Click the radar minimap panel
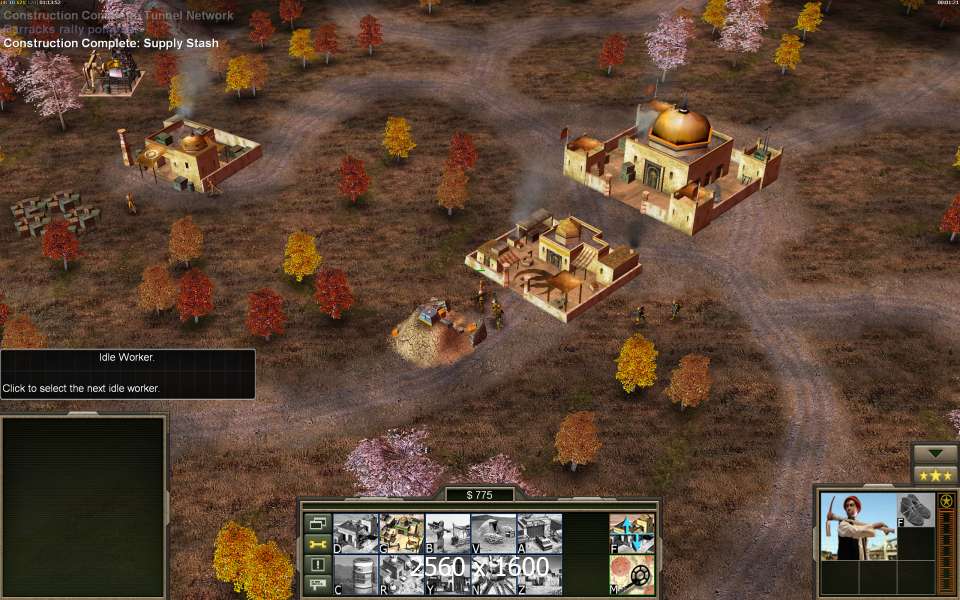The height and width of the screenshot is (600, 960). (83, 506)
